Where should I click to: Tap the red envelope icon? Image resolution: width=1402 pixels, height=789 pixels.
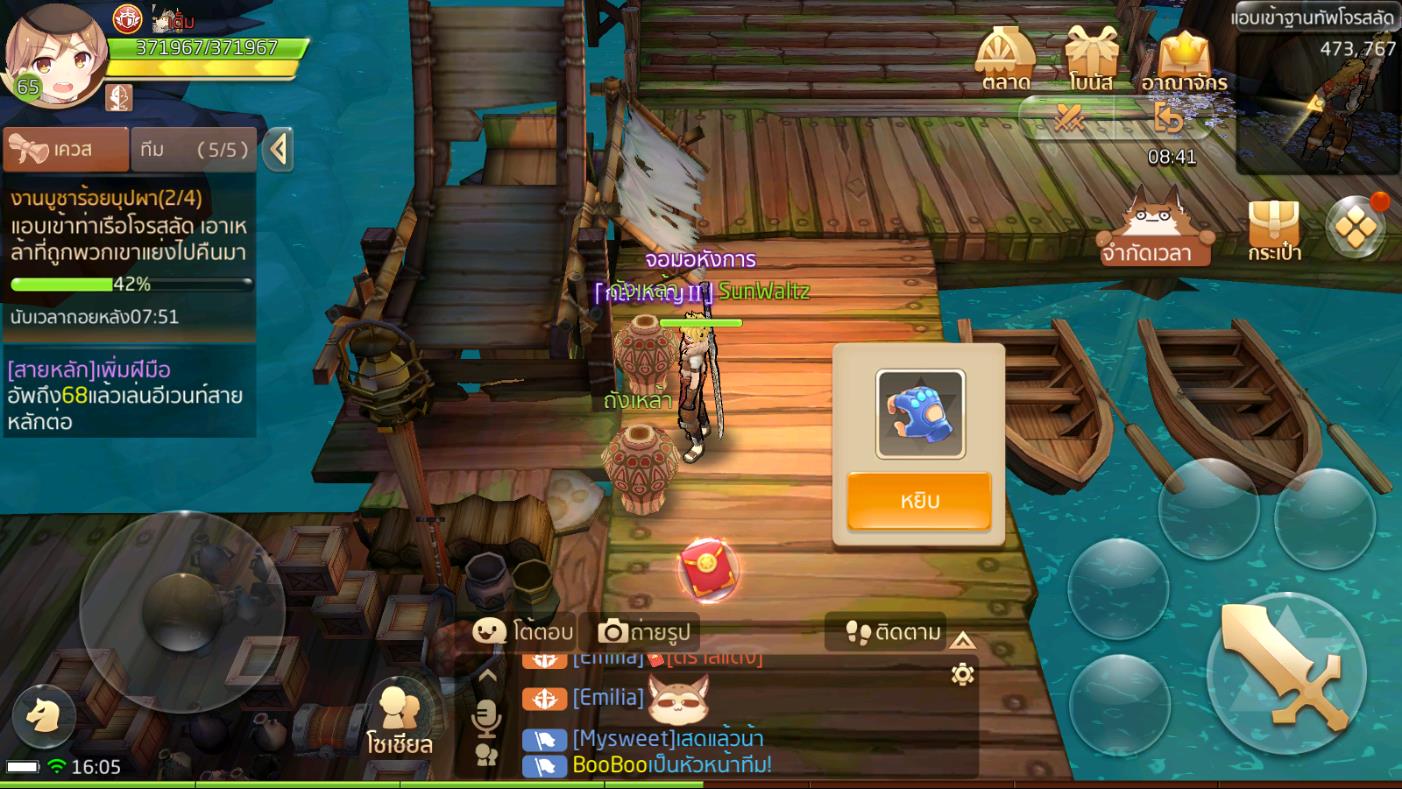click(x=708, y=570)
